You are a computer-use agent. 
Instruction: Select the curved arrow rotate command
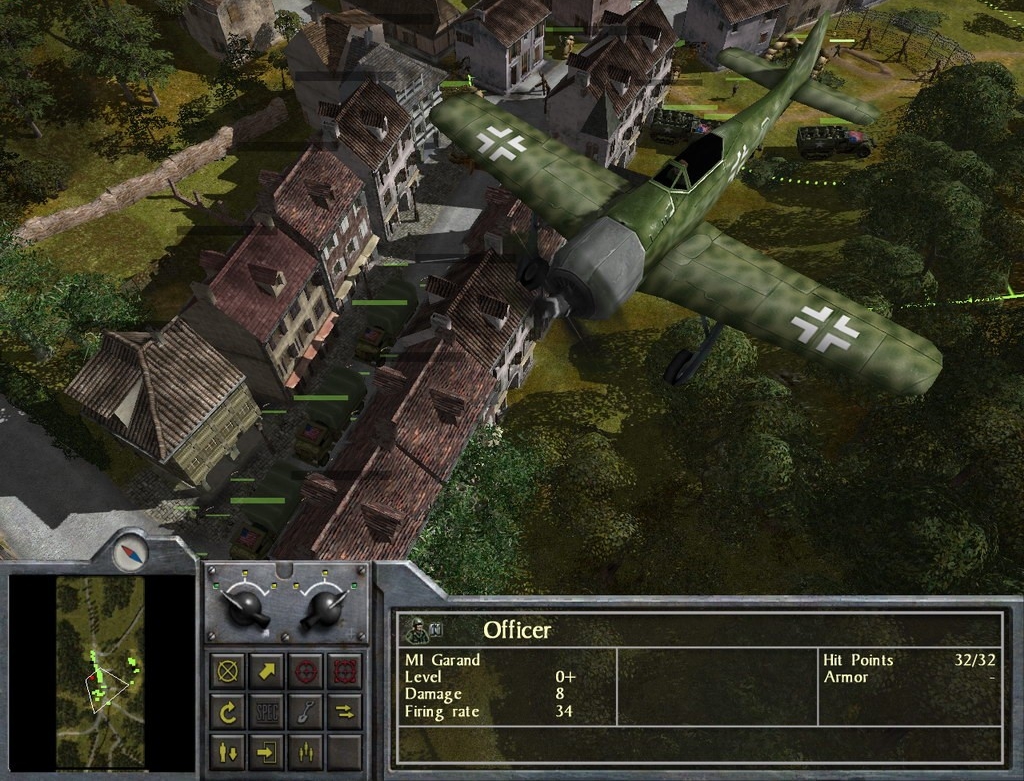pos(228,711)
